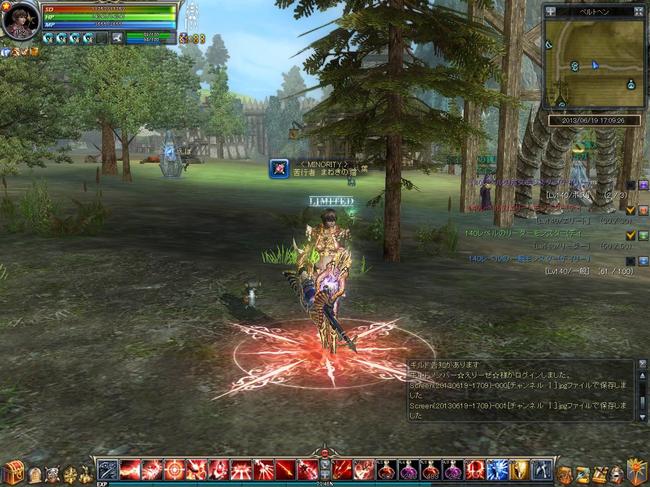Viewport: 650px width, 487px height.
Task: Click the last slot of the hotbar
Action: 541,469
